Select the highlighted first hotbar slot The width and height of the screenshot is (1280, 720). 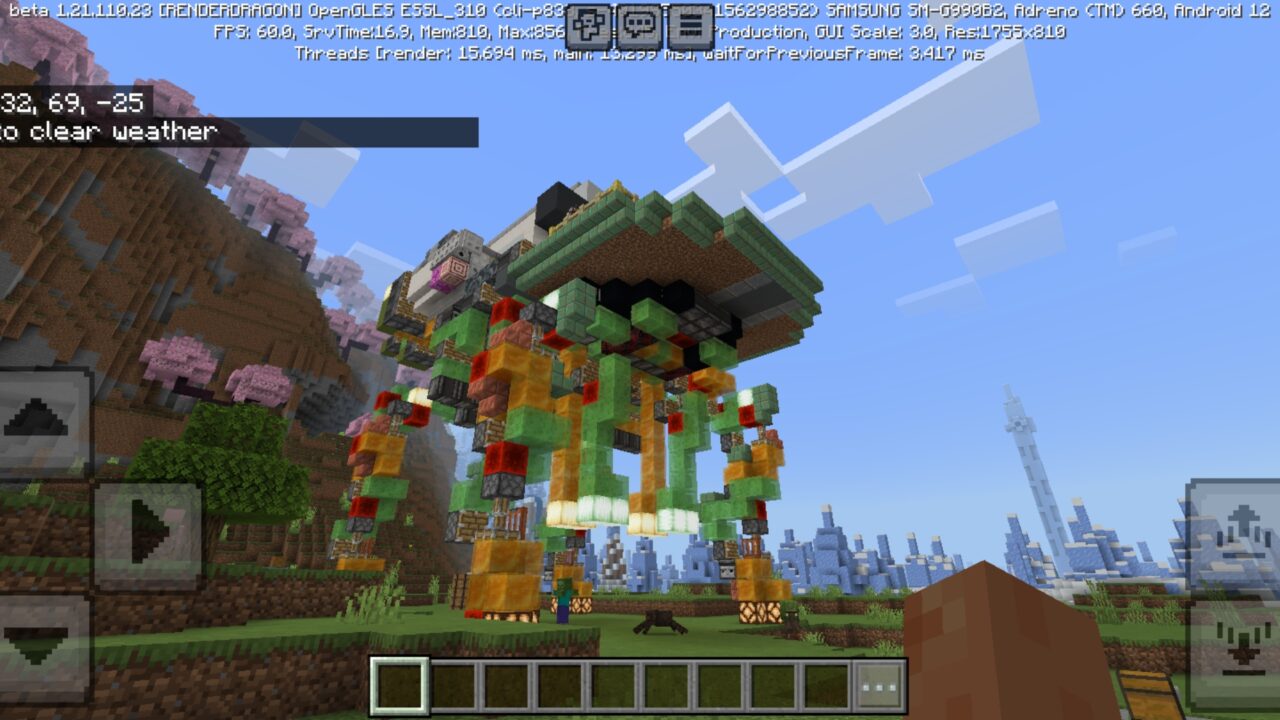pos(400,686)
